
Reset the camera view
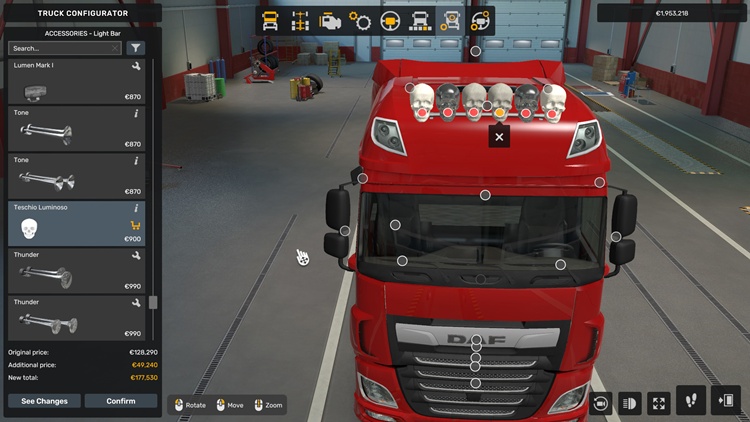point(600,403)
